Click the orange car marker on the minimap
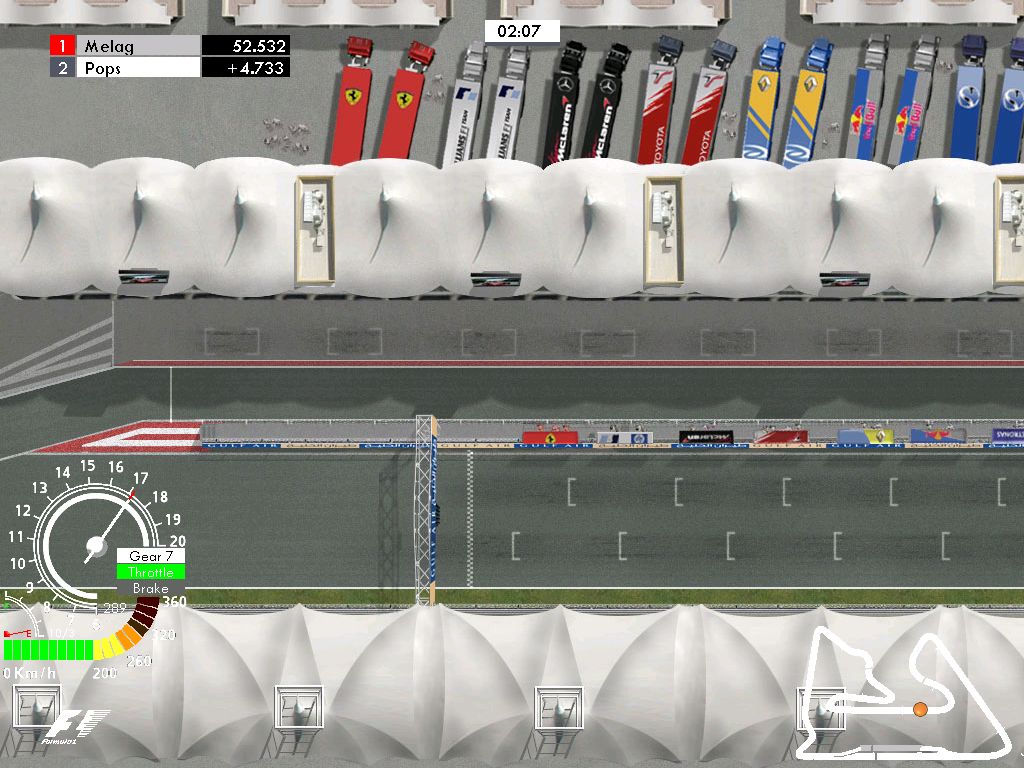This screenshot has height=768, width=1024. tap(920, 709)
